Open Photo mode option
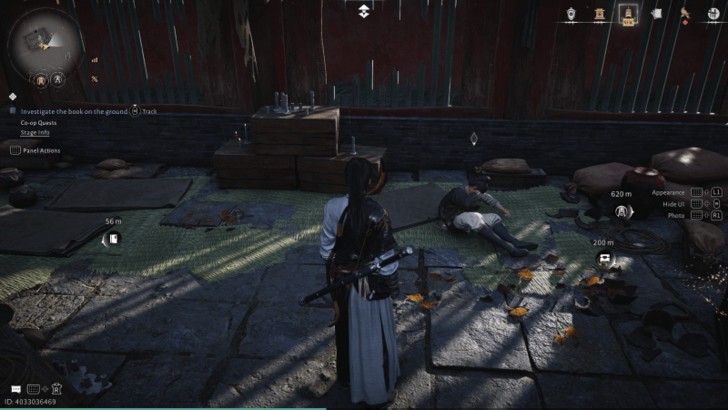The height and width of the screenshot is (410, 728). tap(677, 215)
